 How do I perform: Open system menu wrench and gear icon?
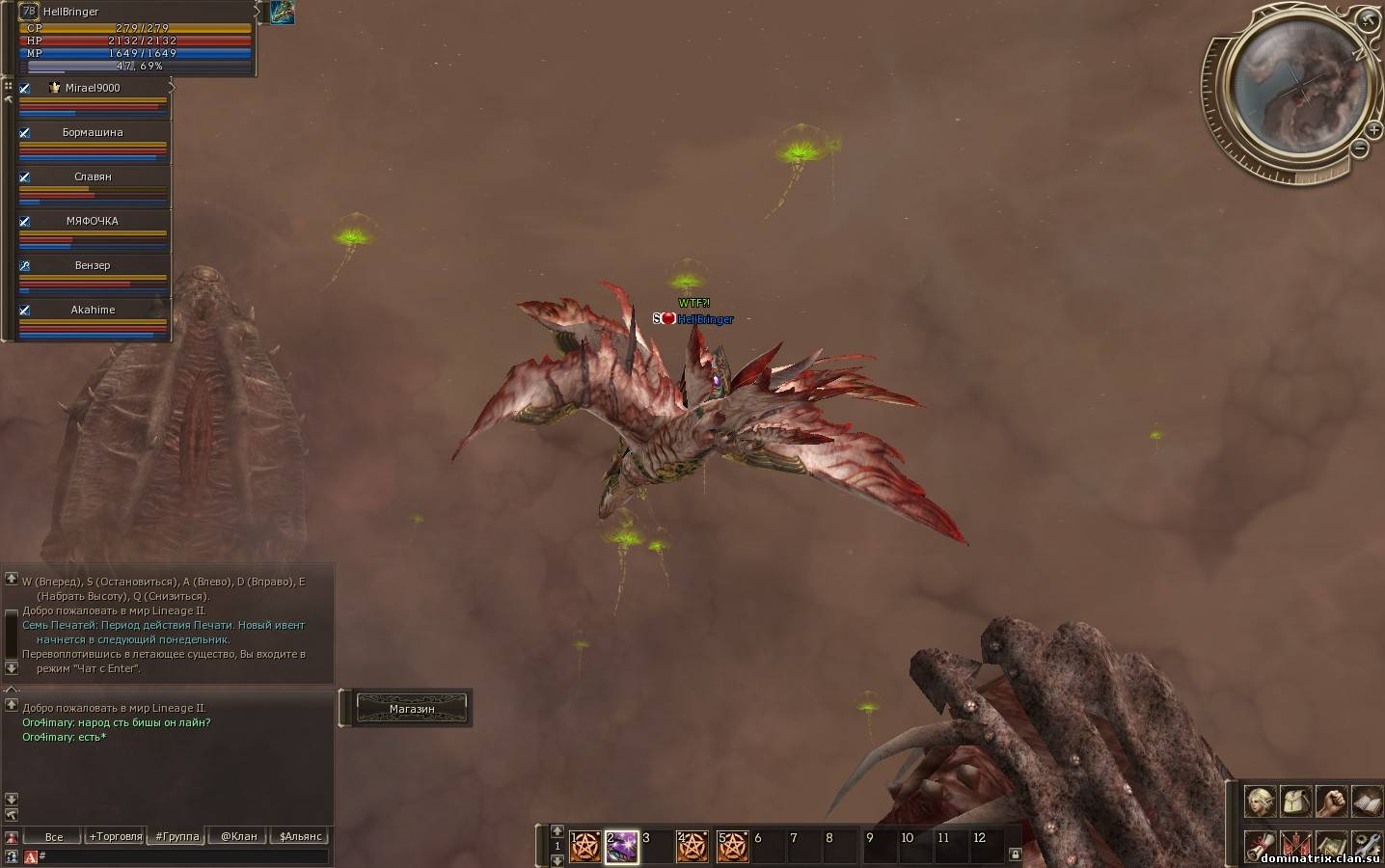tap(1367, 845)
